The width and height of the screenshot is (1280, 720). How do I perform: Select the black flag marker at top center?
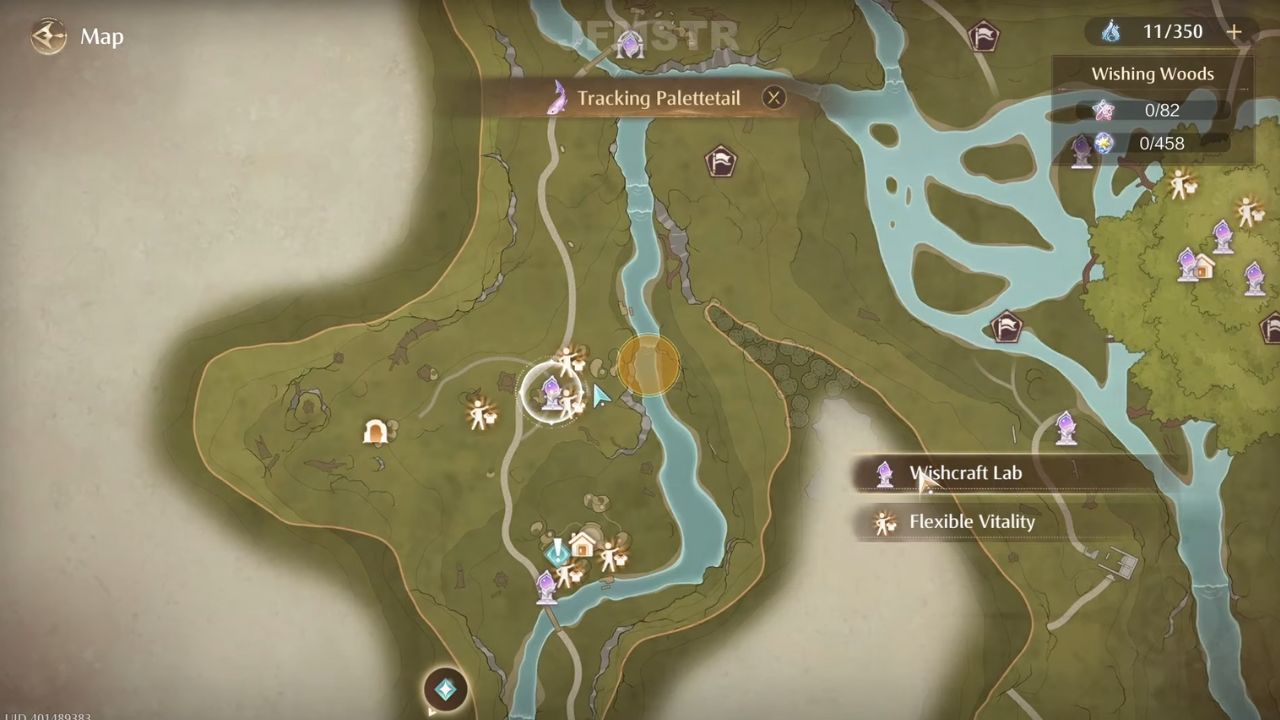point(722,162)
